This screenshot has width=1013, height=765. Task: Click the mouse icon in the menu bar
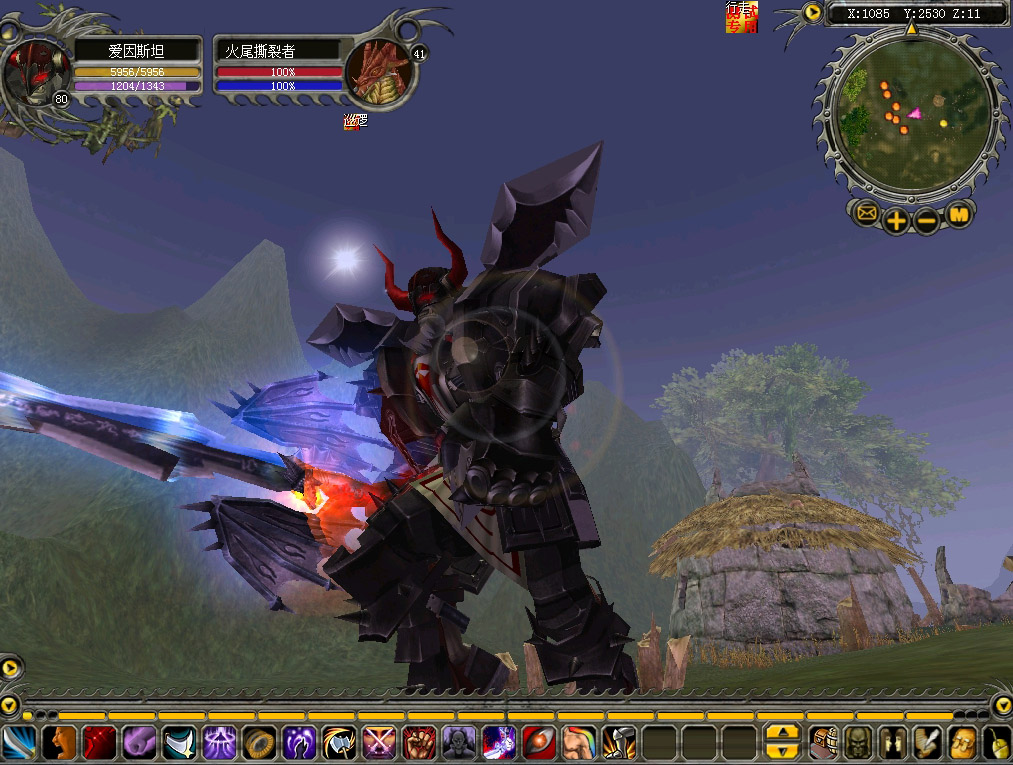pyautogui.click(x=998, y=743)
